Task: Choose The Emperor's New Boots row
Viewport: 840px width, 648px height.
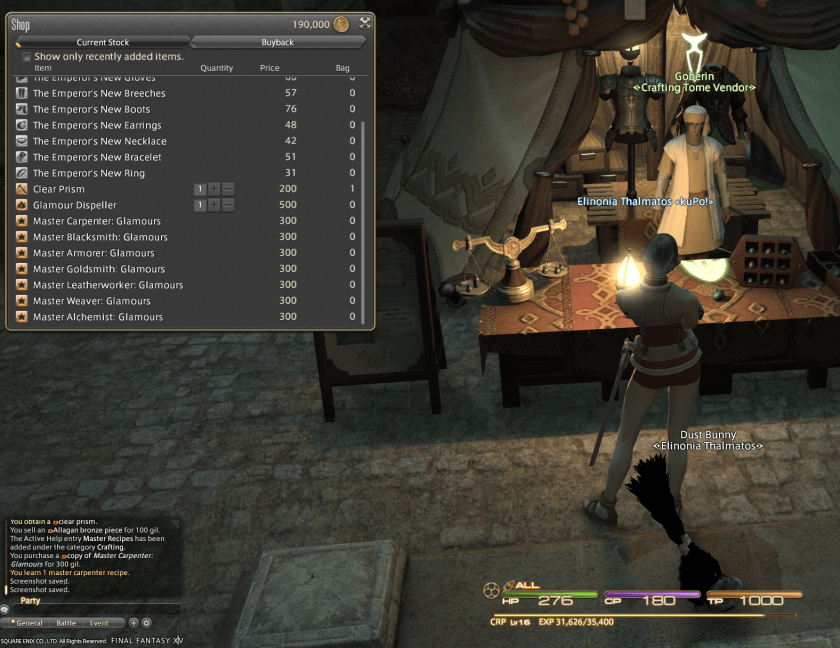Action: pos(91,109)
